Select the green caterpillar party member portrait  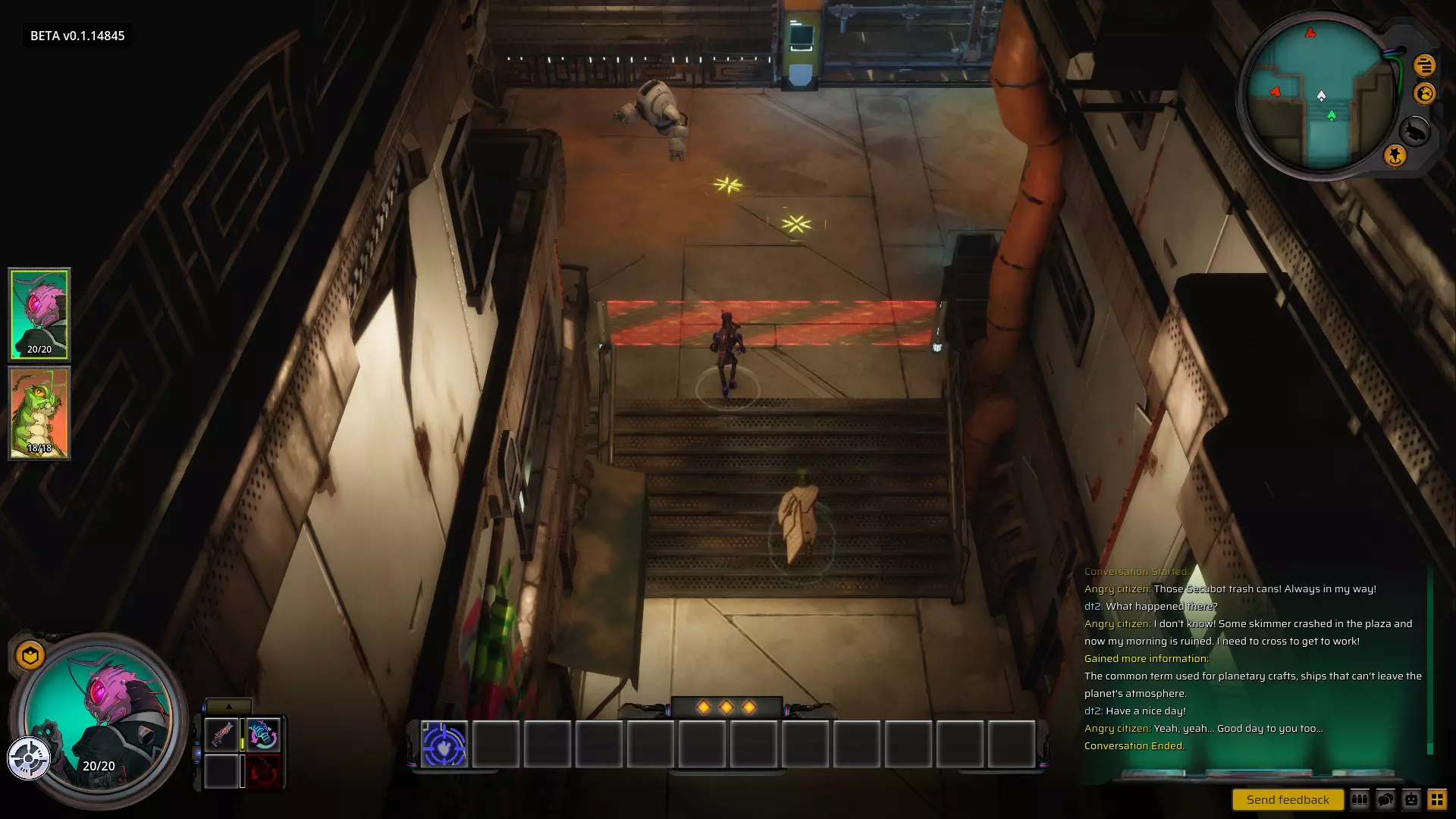click(39, 413)
